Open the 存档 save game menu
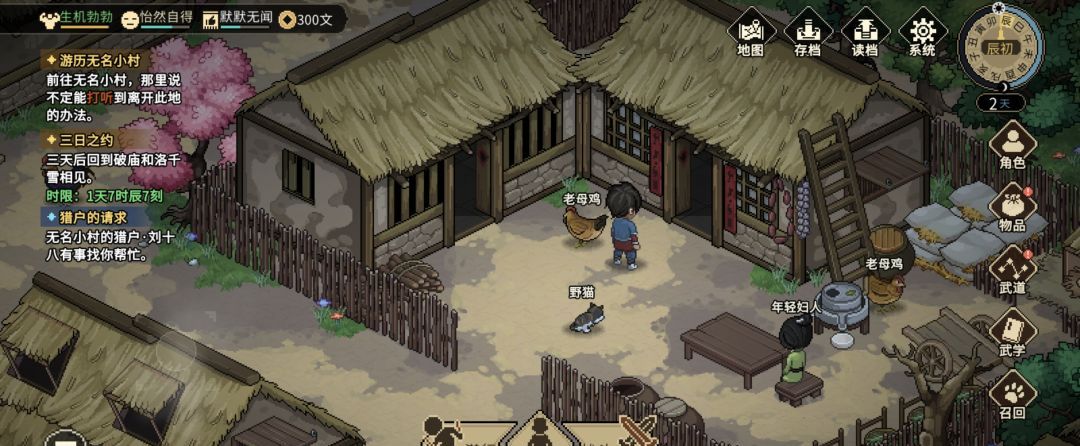 click(x=807, y=33)
